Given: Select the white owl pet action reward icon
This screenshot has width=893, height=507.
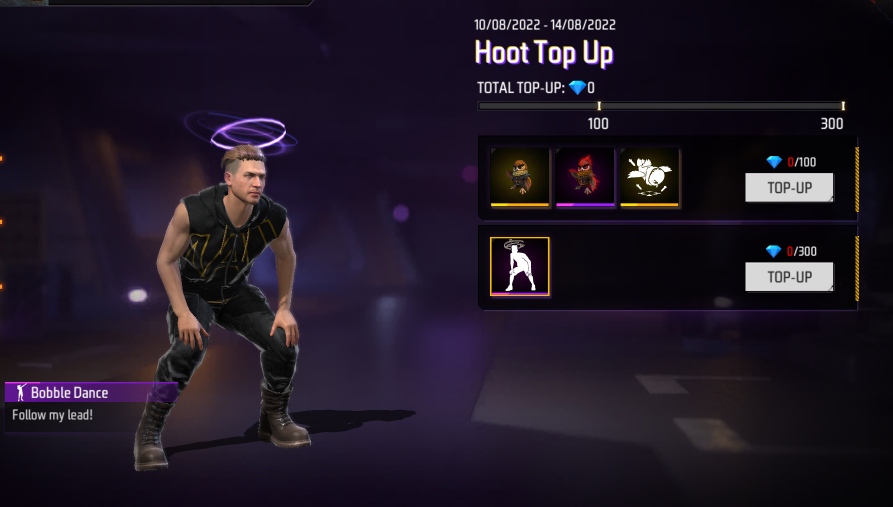Looking at the screenshot, I should (650, 177).
